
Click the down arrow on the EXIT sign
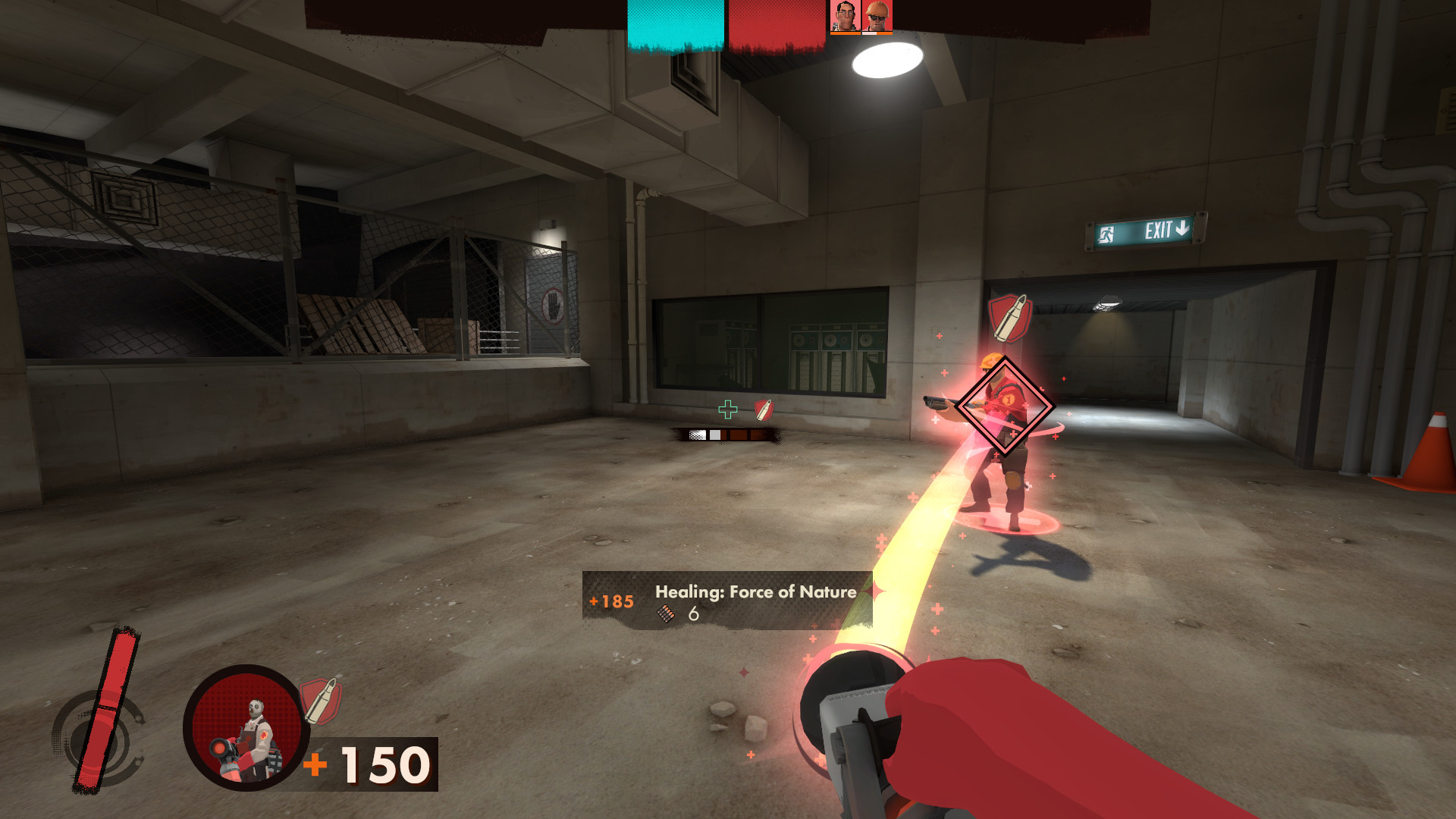1183,228
